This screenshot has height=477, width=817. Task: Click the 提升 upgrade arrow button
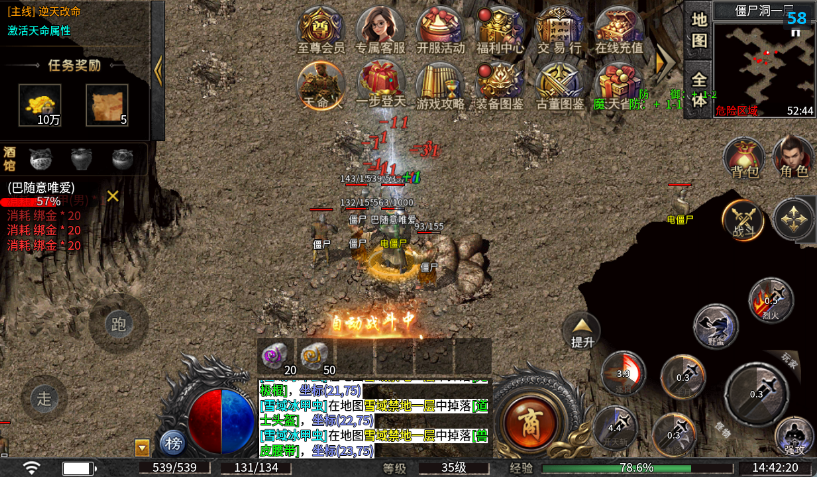coord(582,330)
